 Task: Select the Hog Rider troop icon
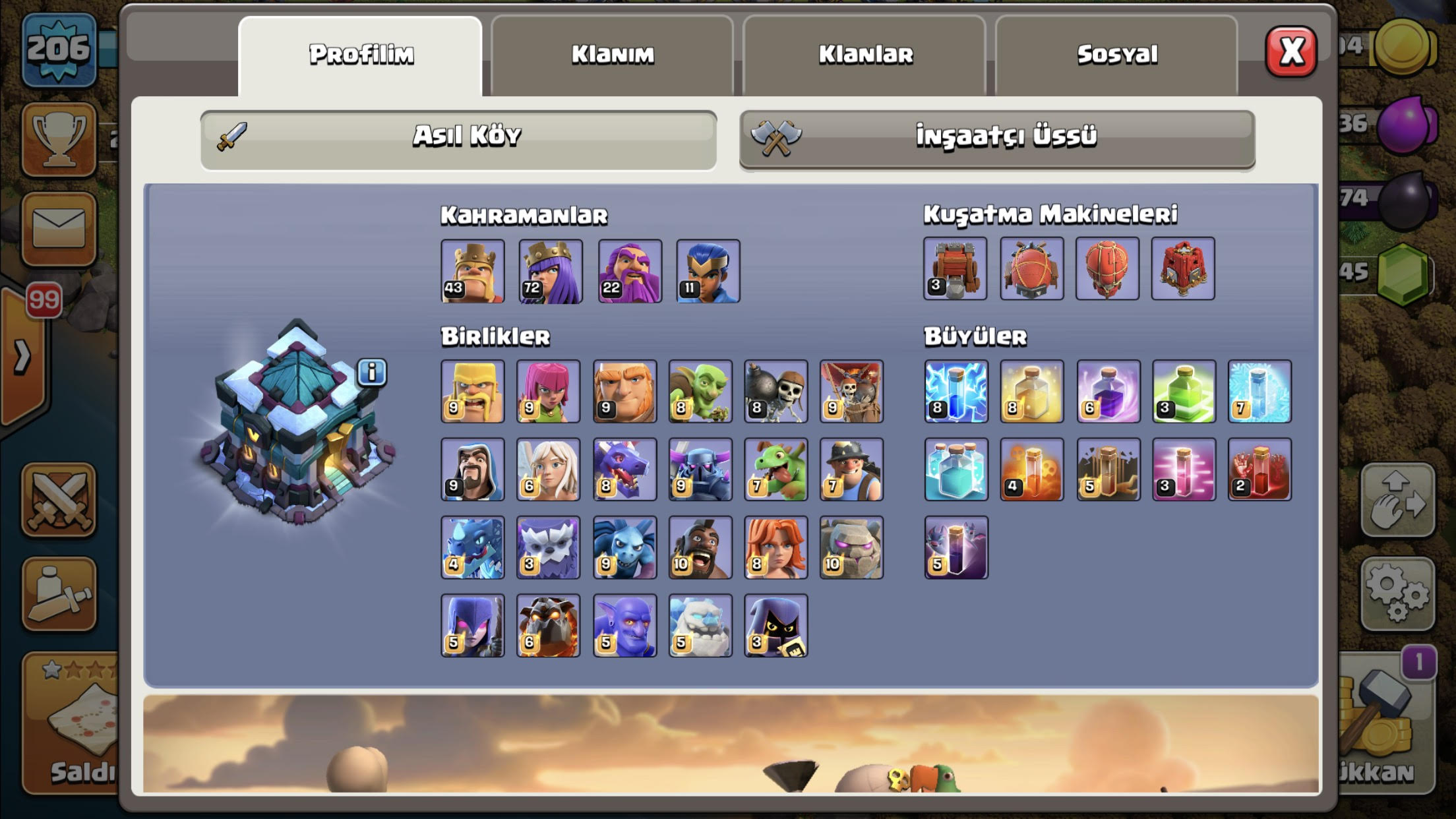tap(700, 547)
